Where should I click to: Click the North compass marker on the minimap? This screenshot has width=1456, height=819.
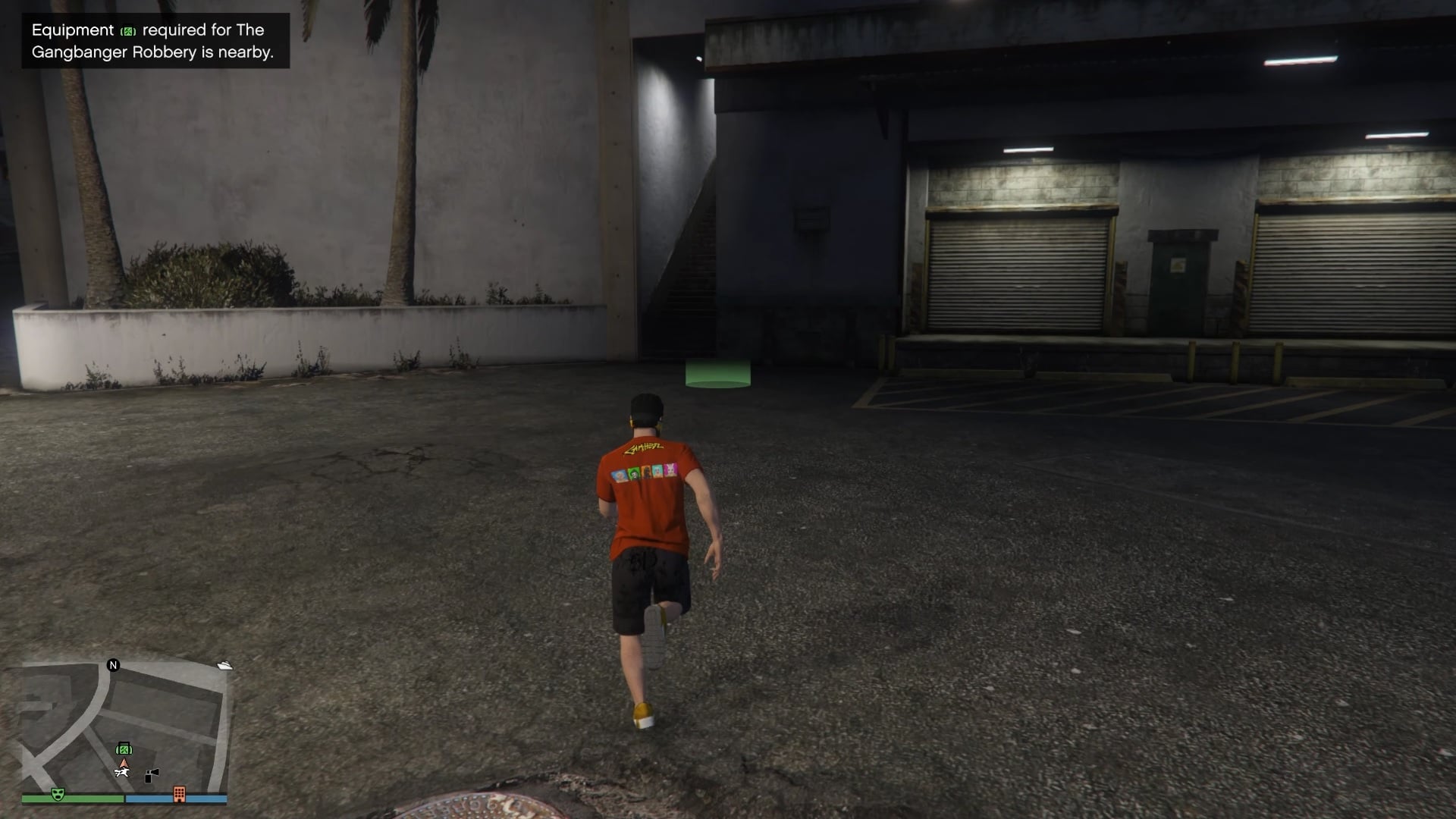point(112,665)
